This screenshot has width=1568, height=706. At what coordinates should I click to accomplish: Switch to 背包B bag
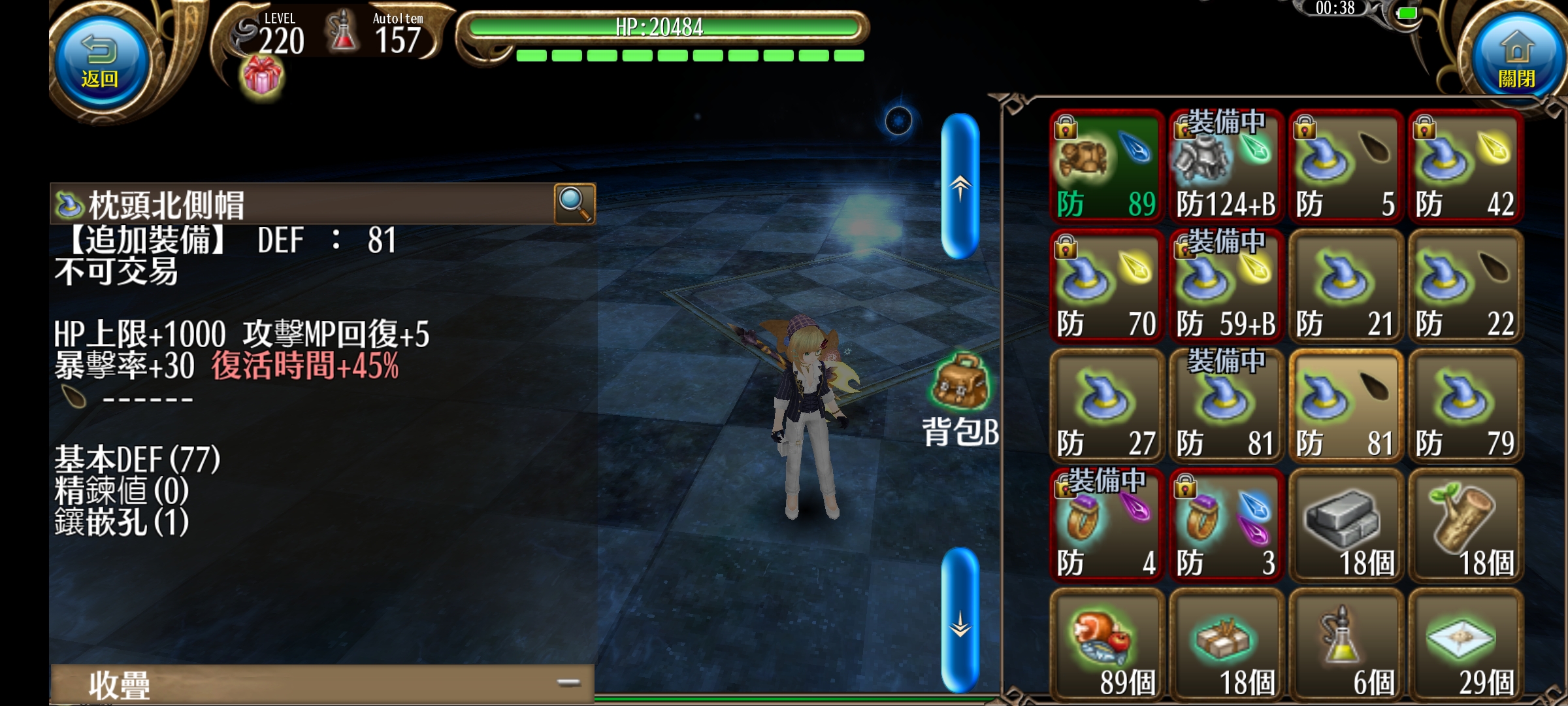tap(960, 400)
